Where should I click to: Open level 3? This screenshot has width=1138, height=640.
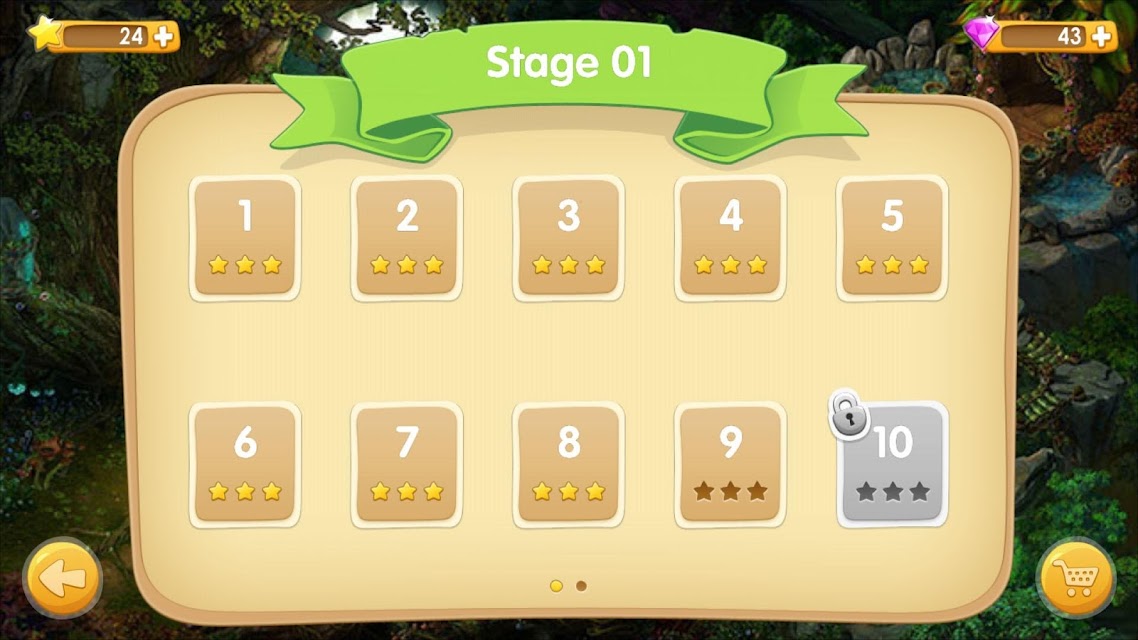(x=569, y=238)
